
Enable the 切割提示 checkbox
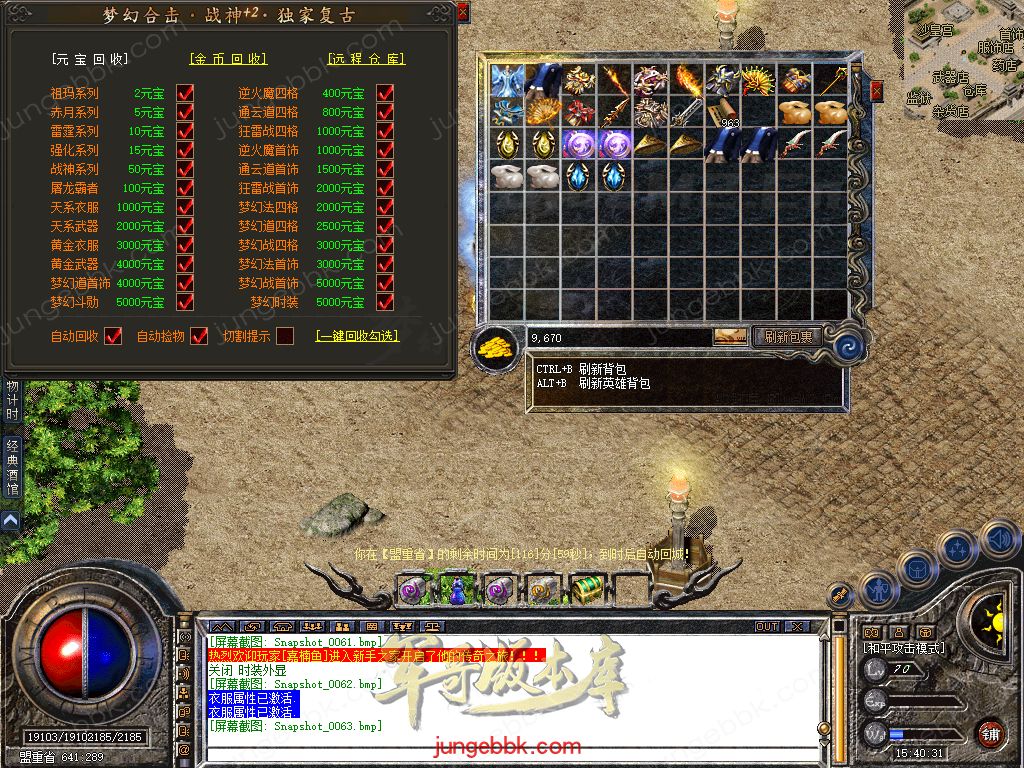285,336
